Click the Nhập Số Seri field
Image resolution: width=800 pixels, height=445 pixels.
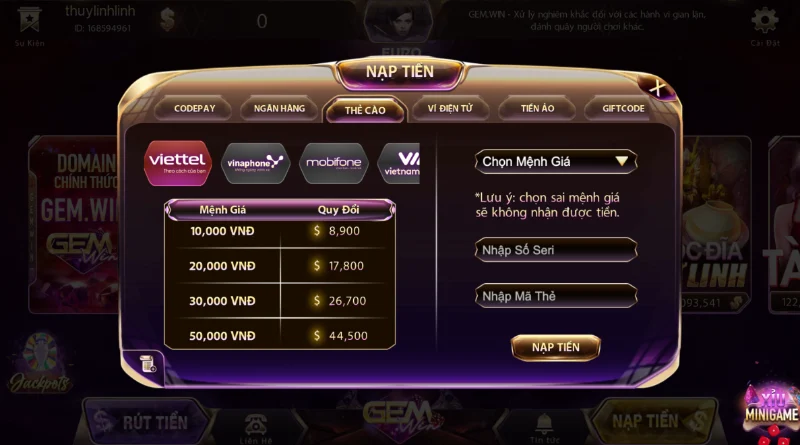(555, 250)
